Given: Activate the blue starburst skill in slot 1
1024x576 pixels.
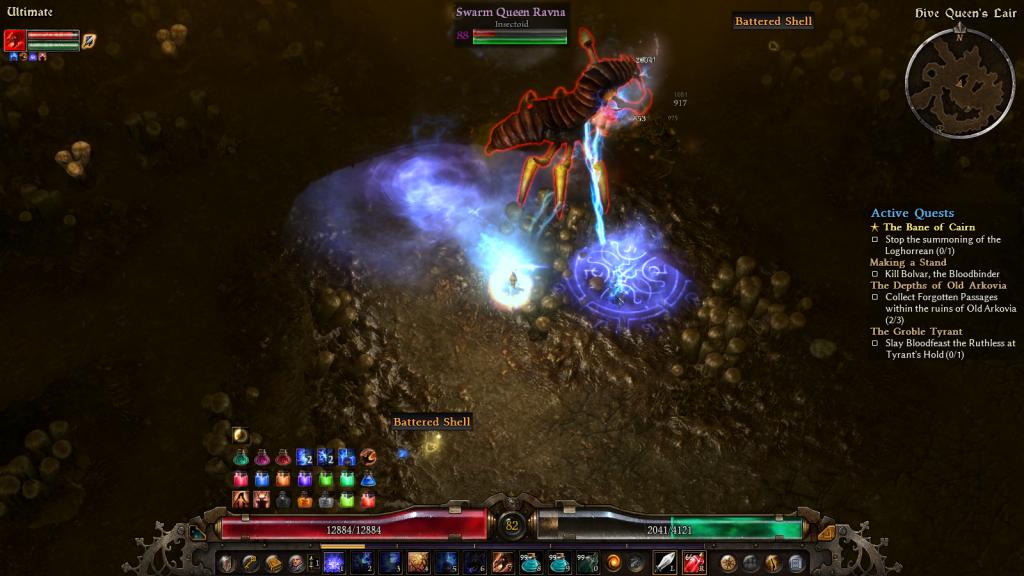Looking at the screenshot, I should pyautogui.click(x=333, y=563).
